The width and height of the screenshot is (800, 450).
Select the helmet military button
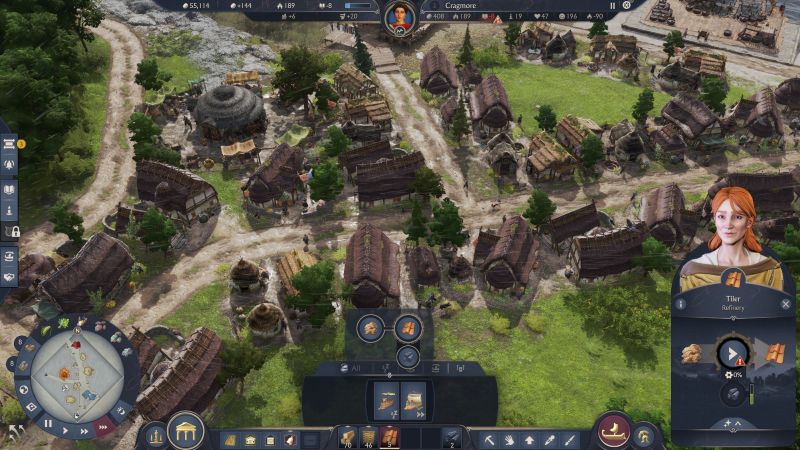[645, 435]
